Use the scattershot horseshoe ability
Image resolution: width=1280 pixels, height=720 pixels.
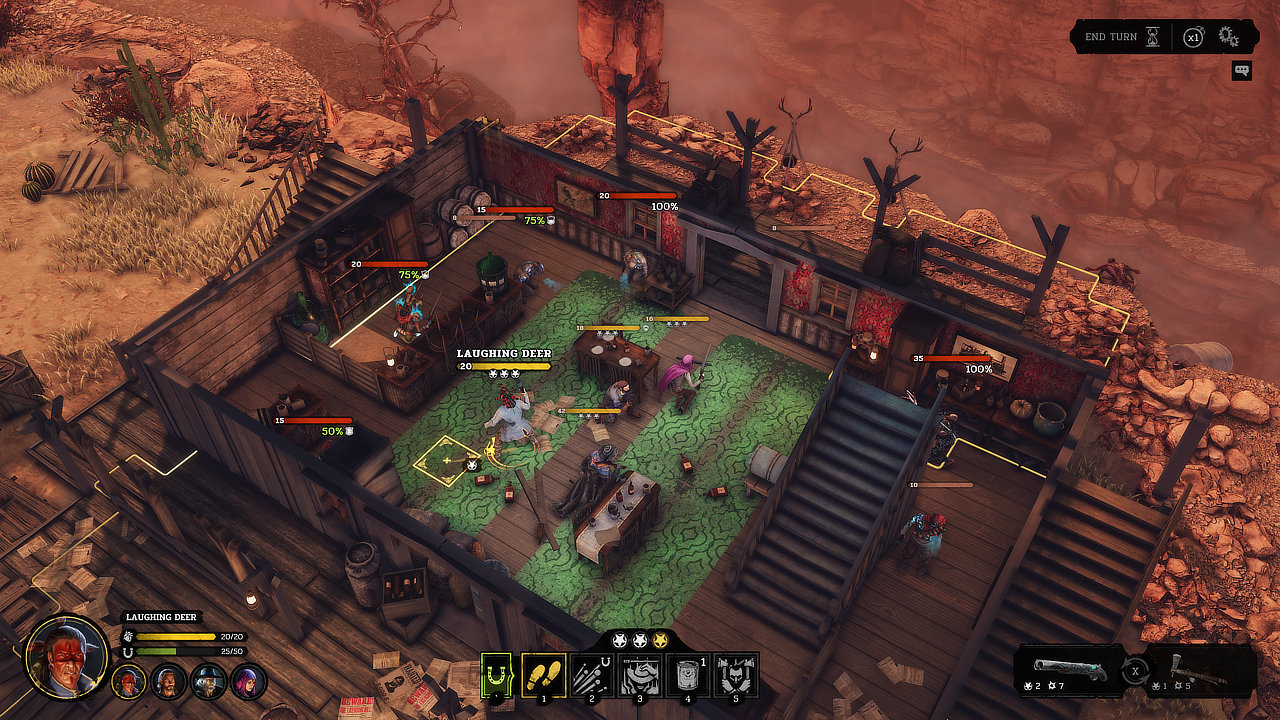tap(591, 675)
